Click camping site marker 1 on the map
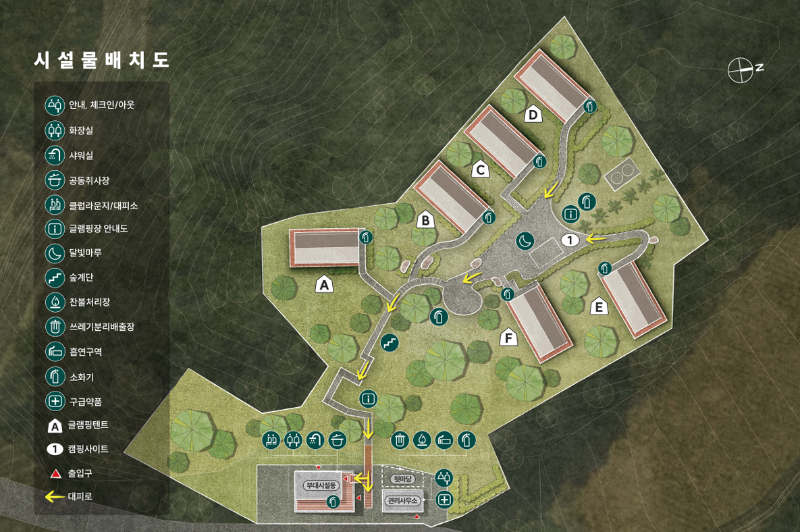The height and width of the screenshot is (532, 800). (571, 239)
